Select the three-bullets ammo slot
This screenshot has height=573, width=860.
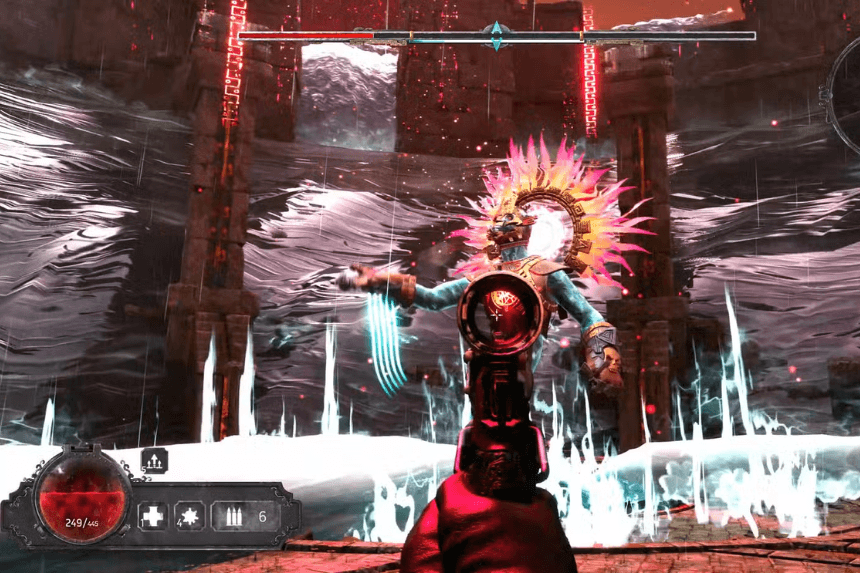click(236, 517)
